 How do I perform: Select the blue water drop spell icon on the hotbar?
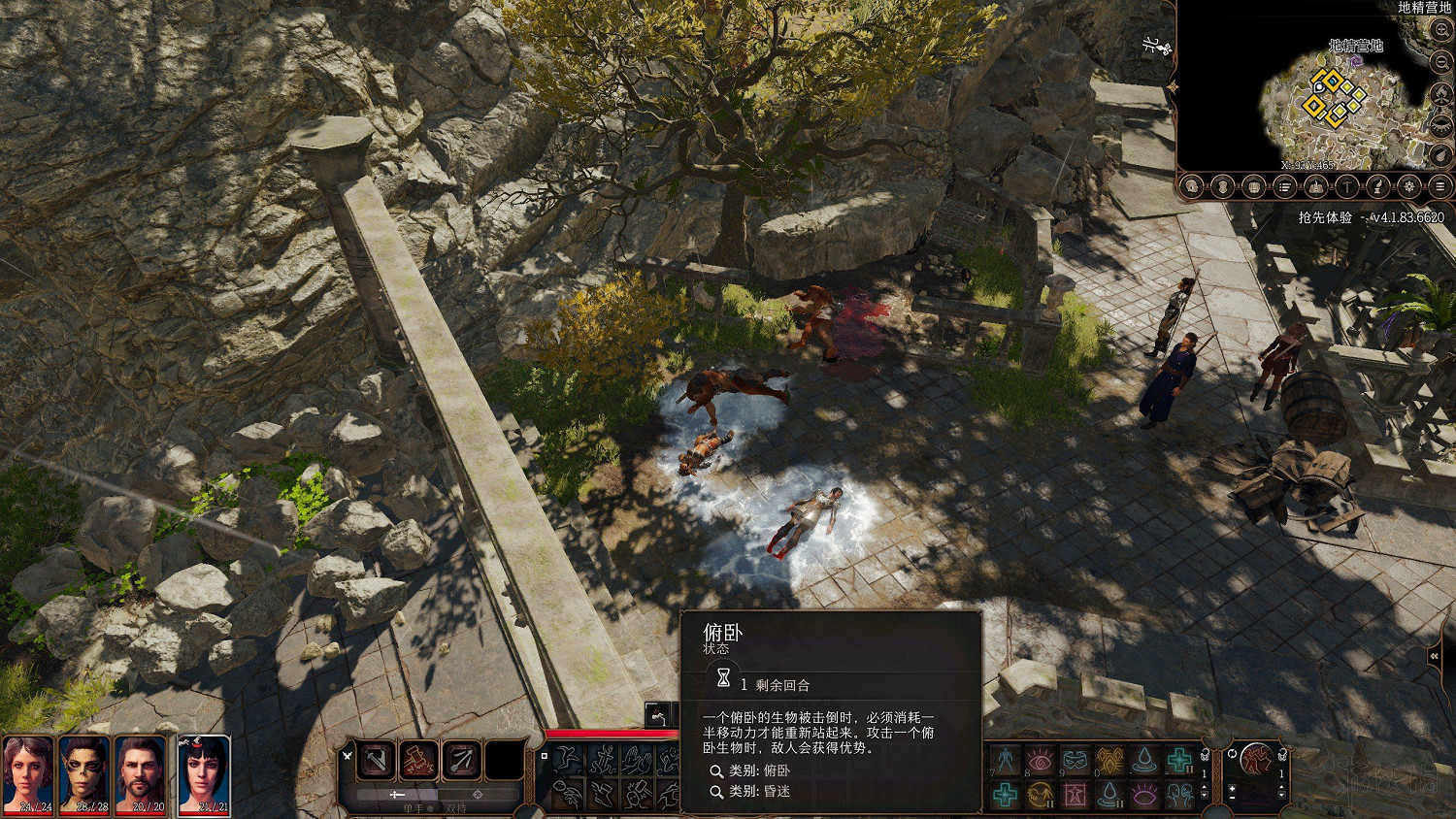click(x=1144, y=760)
